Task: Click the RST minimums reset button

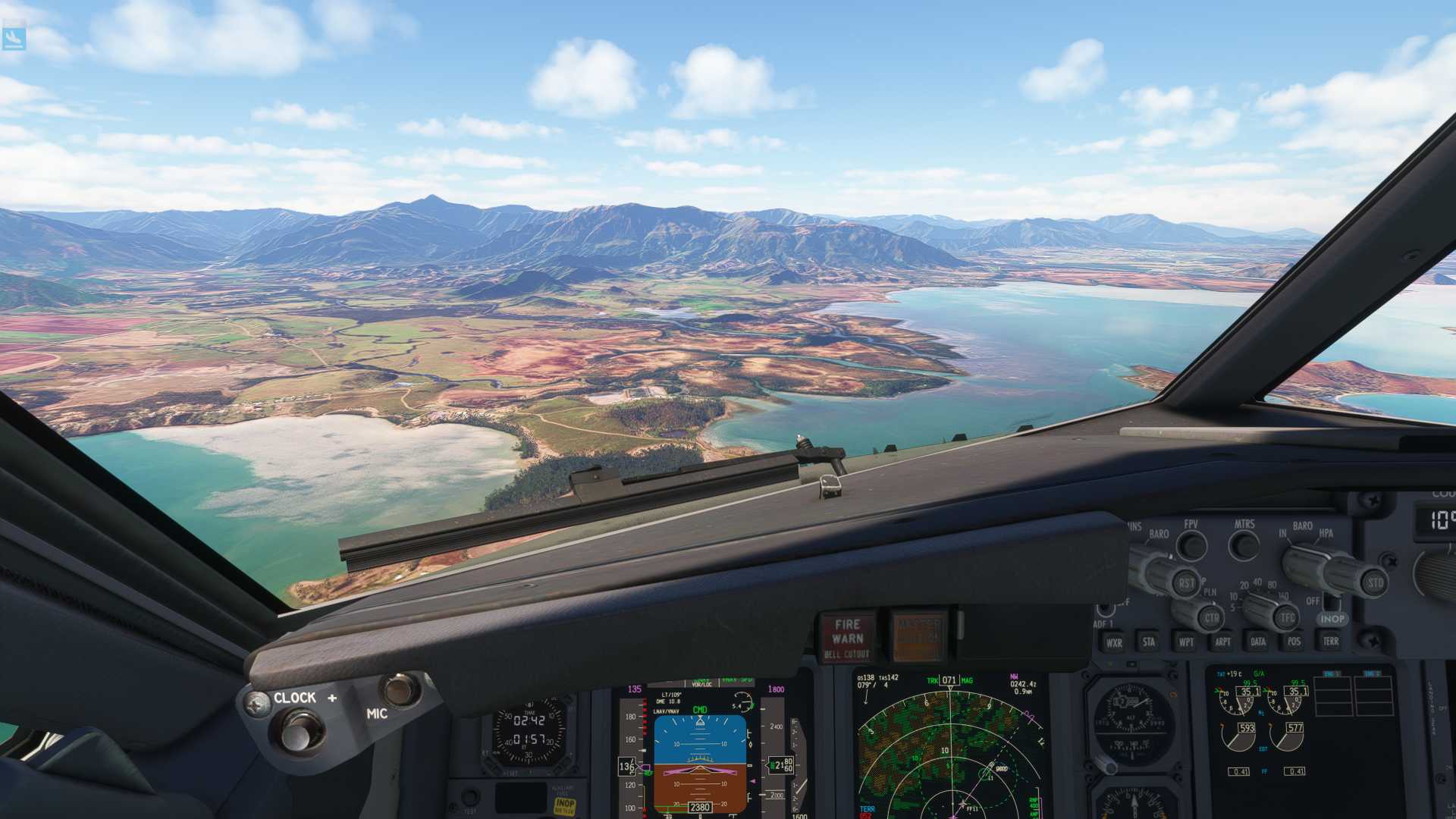Action: point(1186,582)
